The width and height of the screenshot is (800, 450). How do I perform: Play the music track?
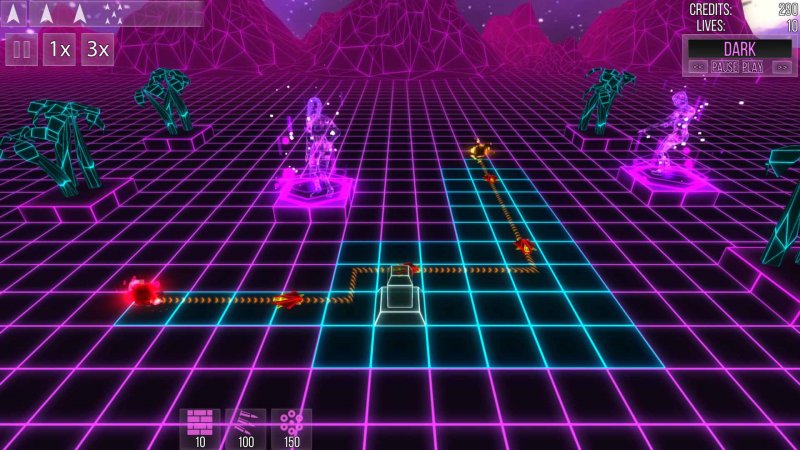click(x=752, y=67)
